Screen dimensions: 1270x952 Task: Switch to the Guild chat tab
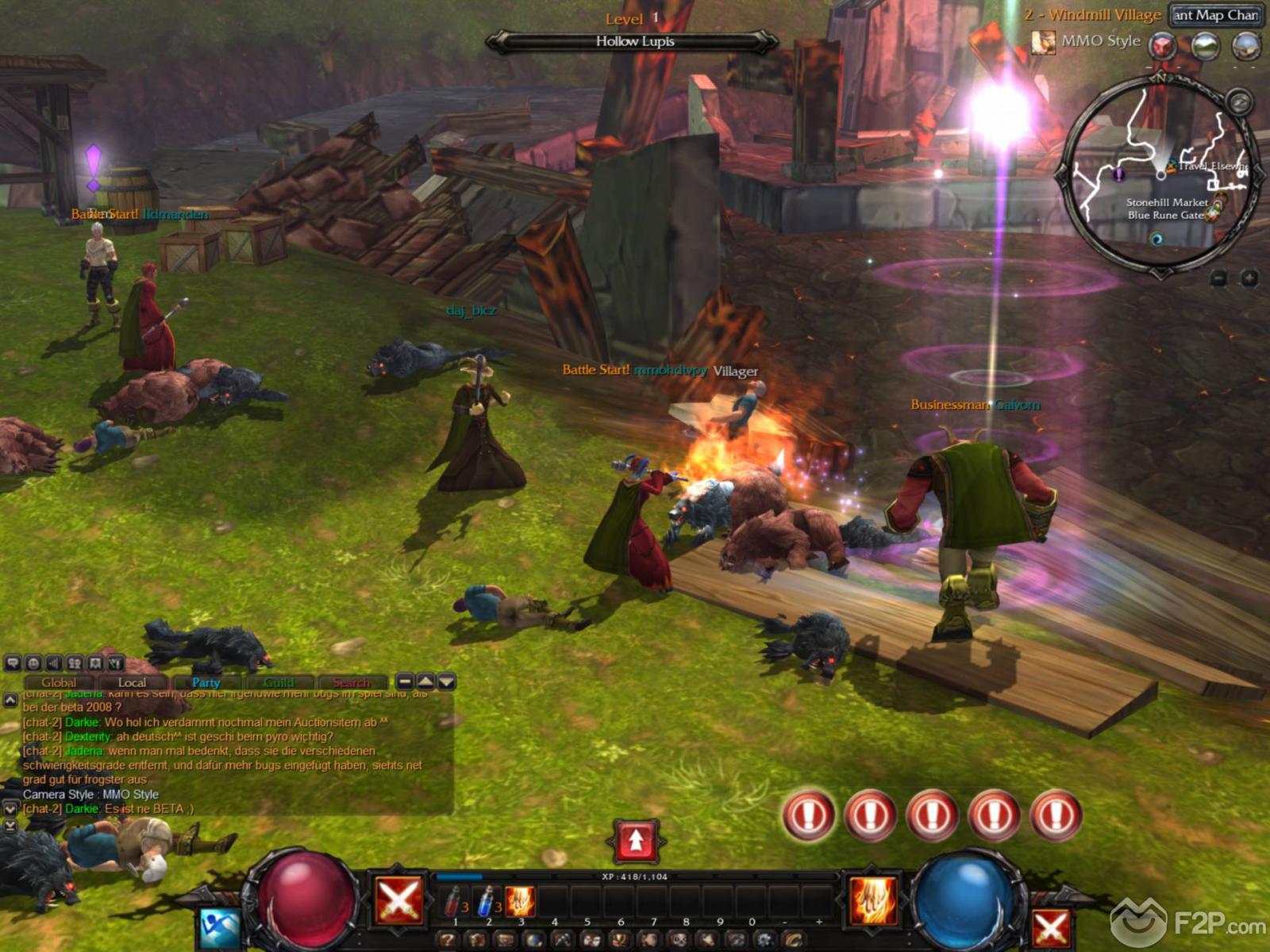[279, 682]
